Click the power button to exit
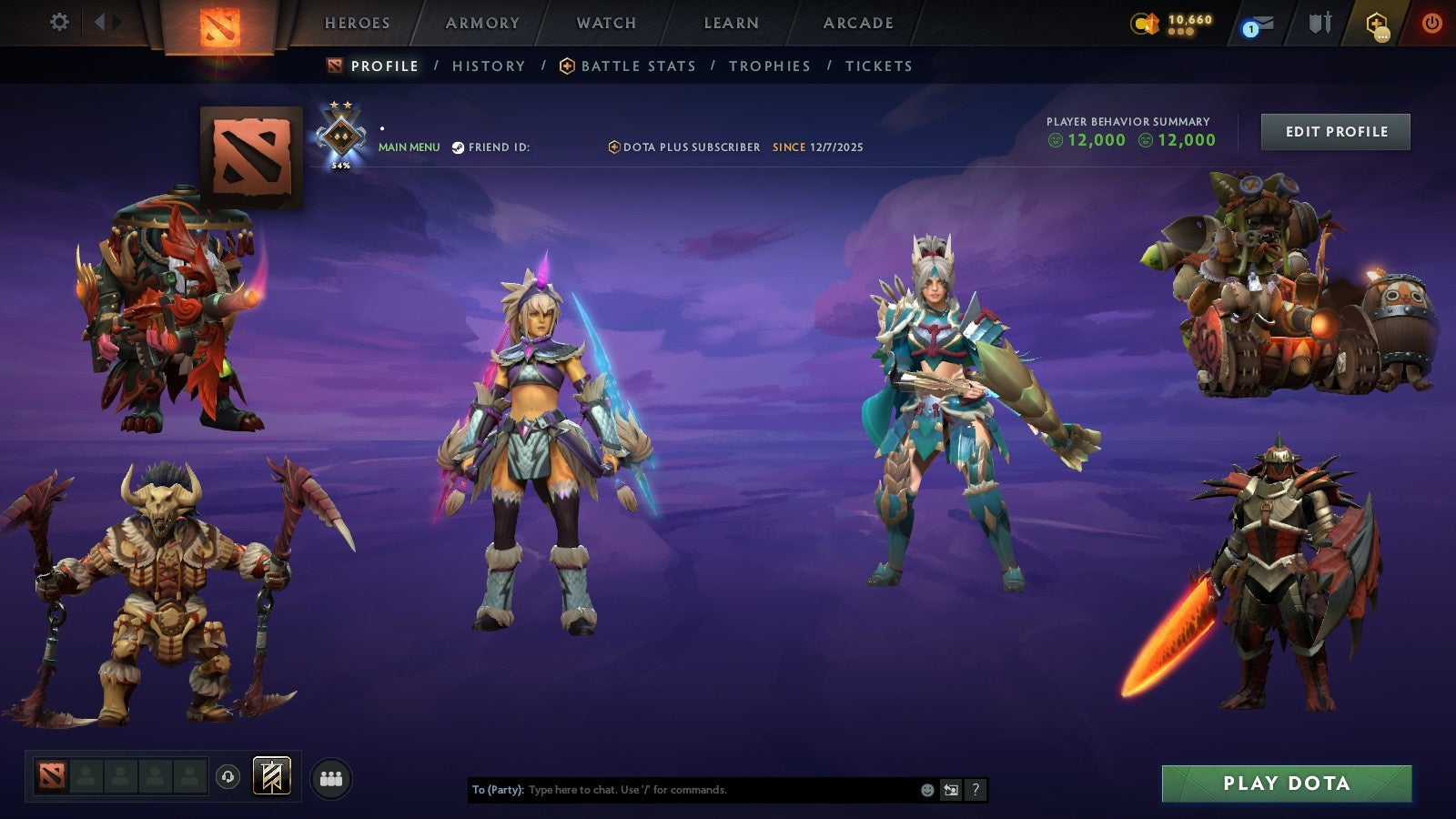1456x819 pixels. click(1434, 23)
